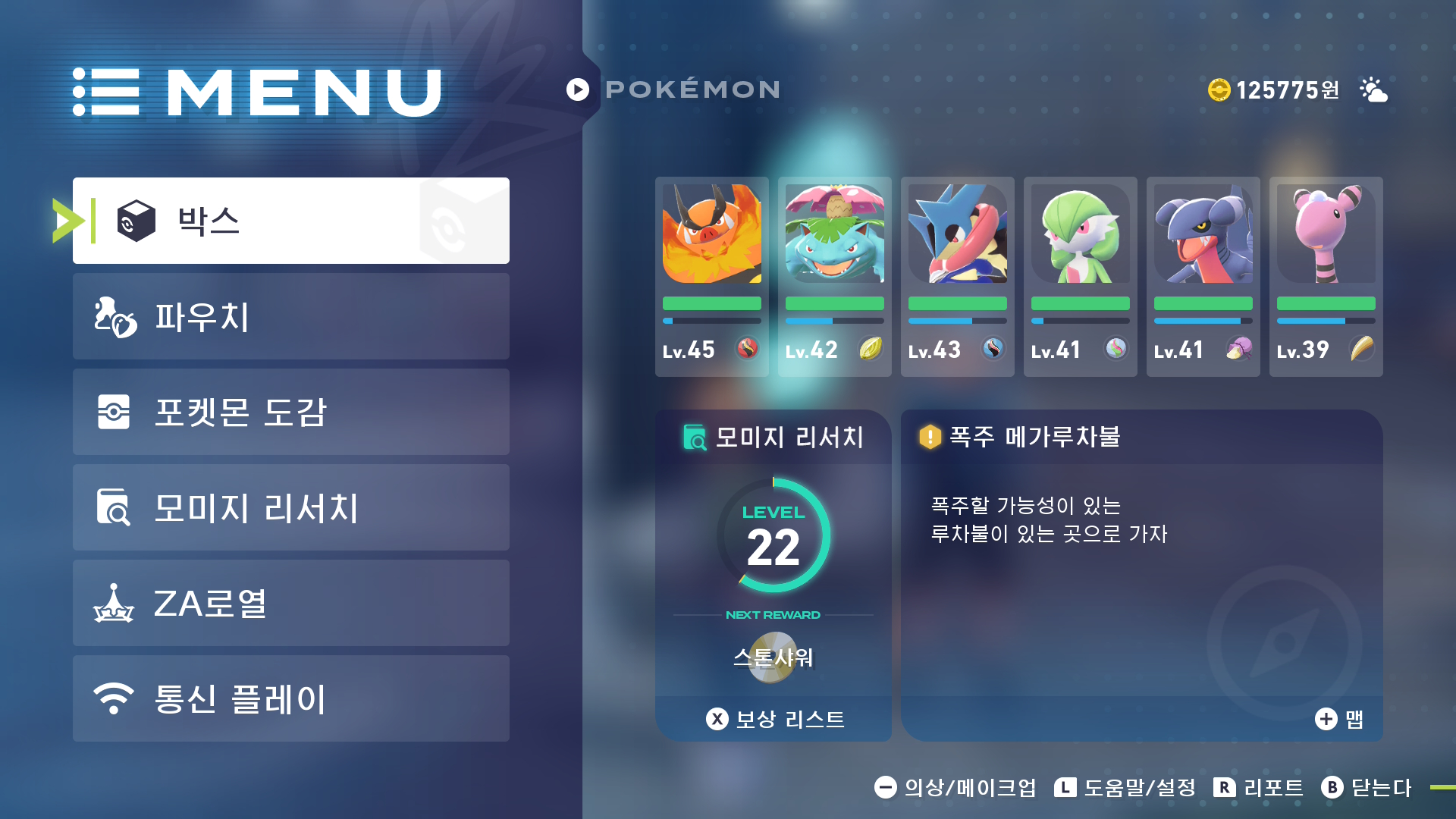Select the Lv.45 Emboar party slot
Screen dimensions: 1456x819
711,276
